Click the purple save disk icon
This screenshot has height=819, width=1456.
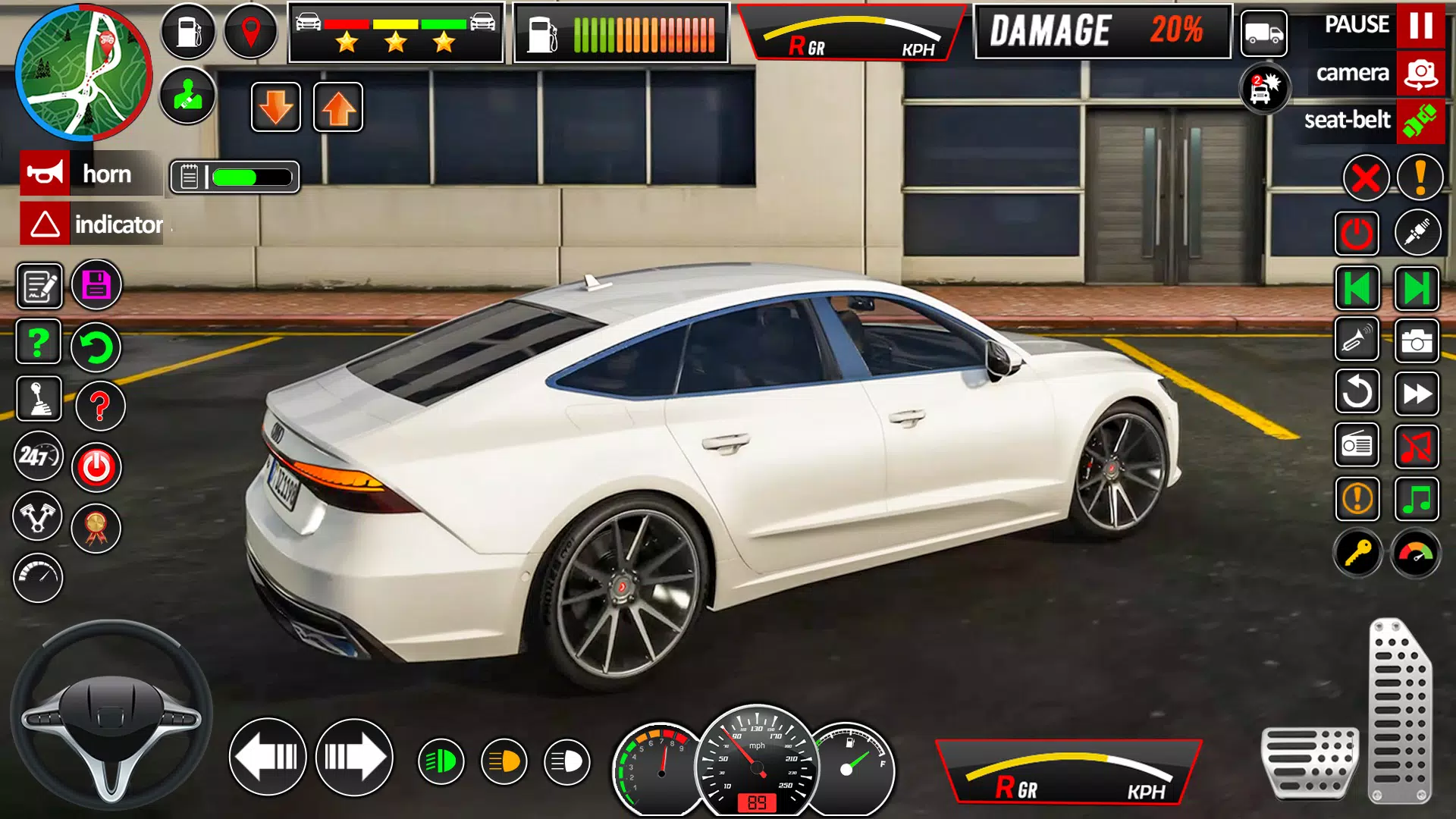click(x=96, y=285)
